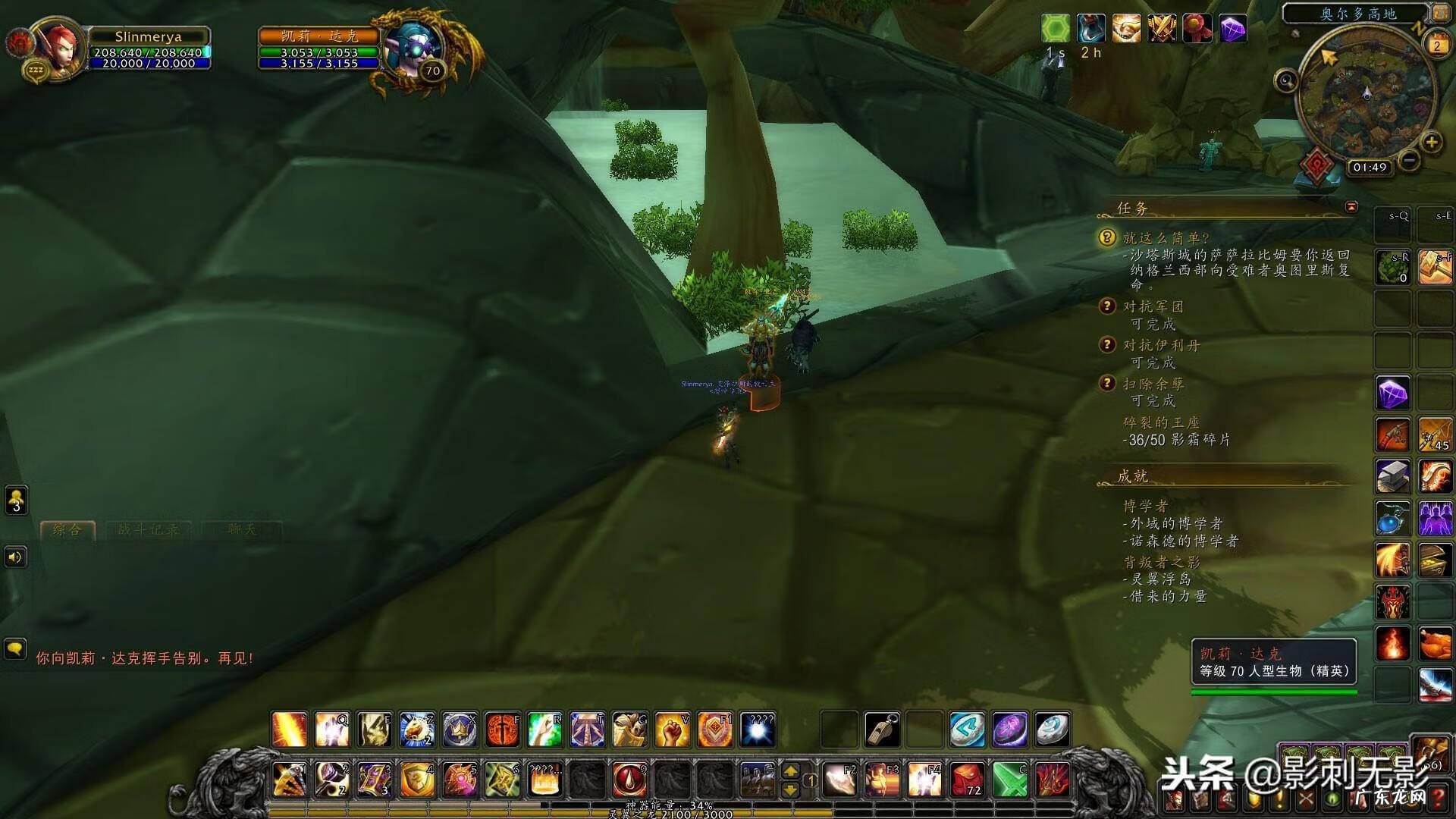The height and width of the screenshot is (819, 1456).
Task: Collapse the 任务 objectives tracker
Action: click(1351, 206)
